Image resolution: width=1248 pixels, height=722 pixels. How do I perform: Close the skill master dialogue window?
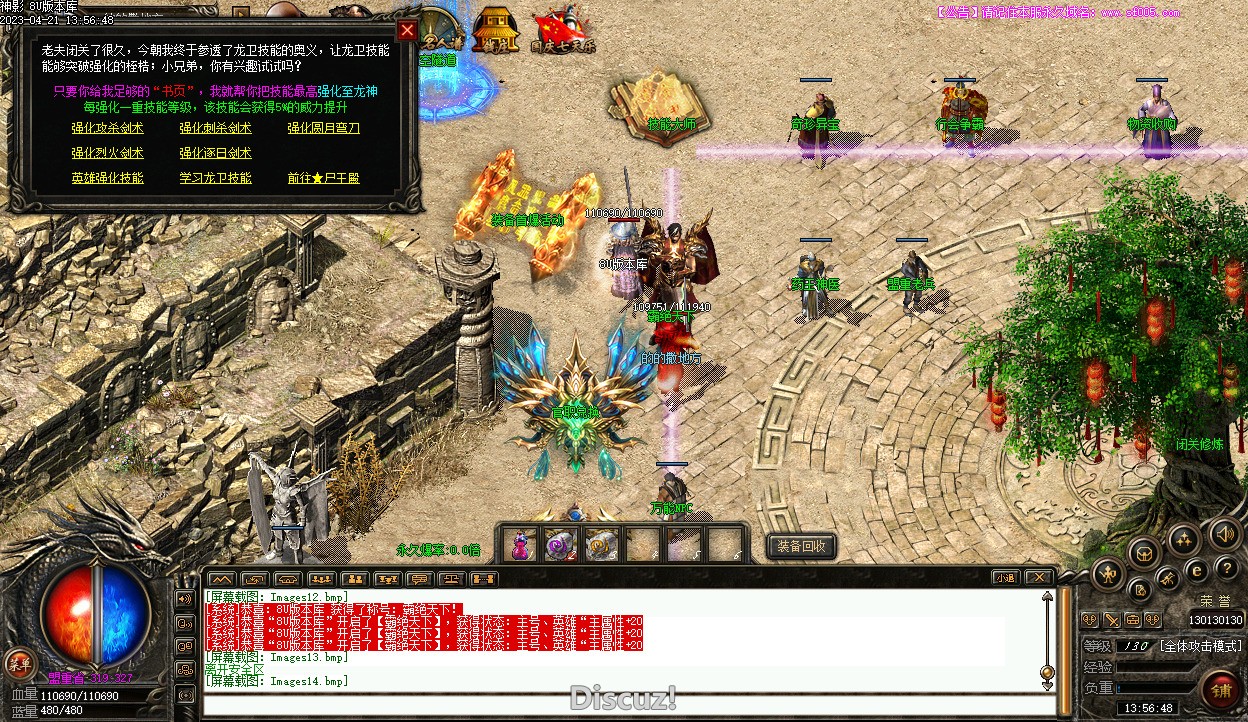tap(406, 30)
